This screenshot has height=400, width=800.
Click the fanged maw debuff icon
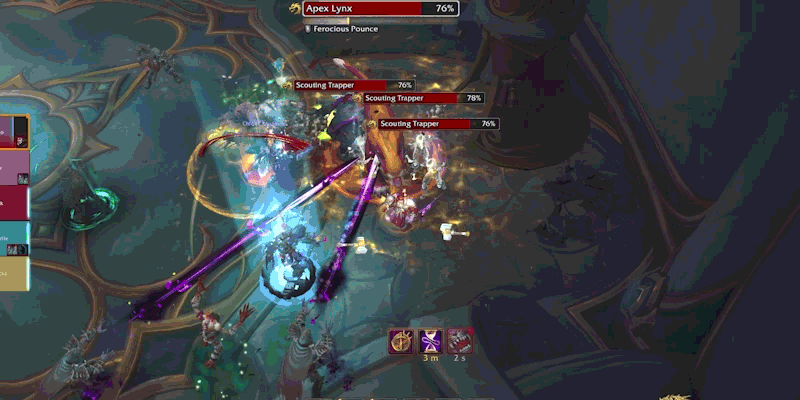click(459, 341)
